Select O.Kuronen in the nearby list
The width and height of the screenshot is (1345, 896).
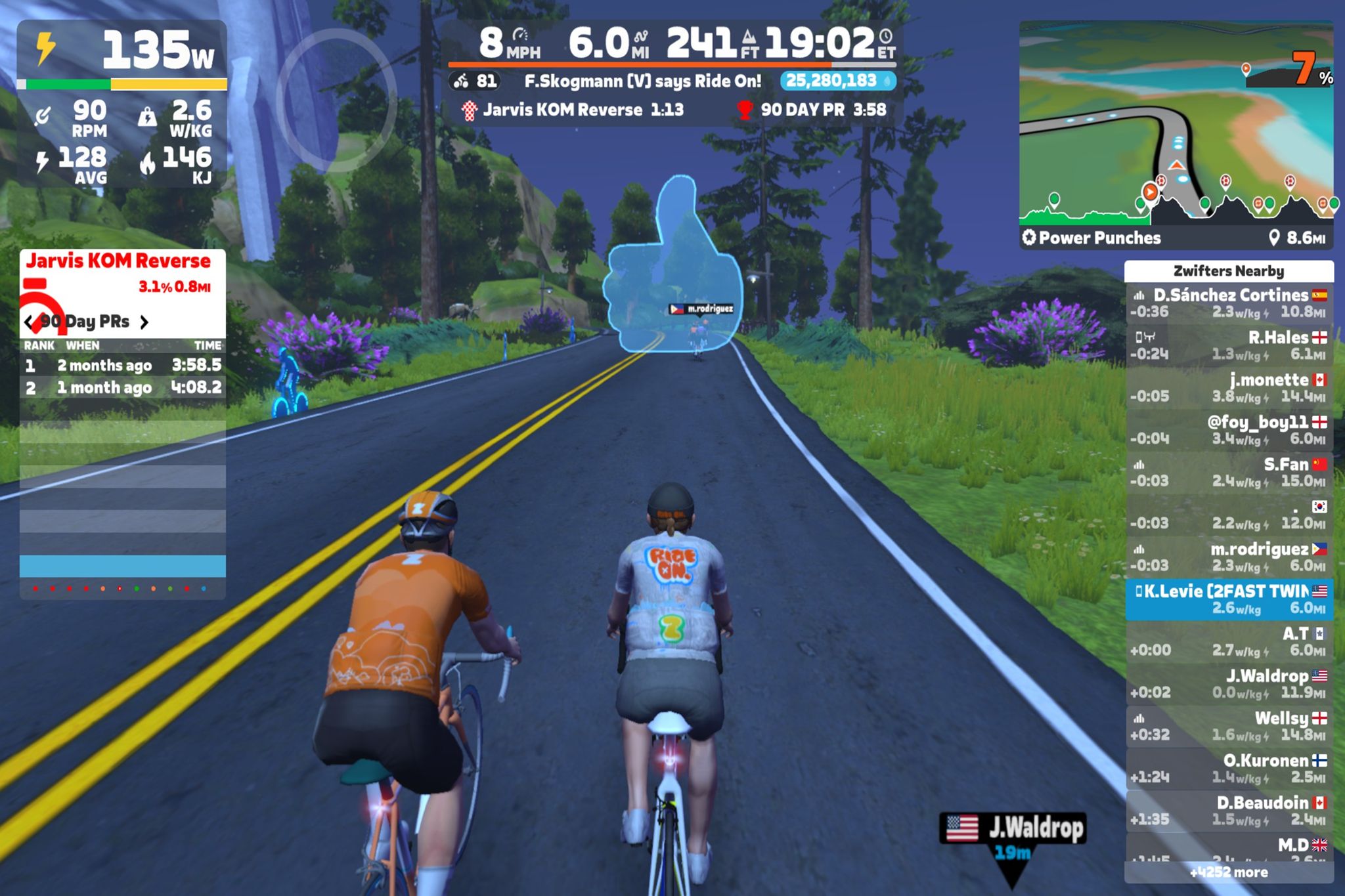1228,769
